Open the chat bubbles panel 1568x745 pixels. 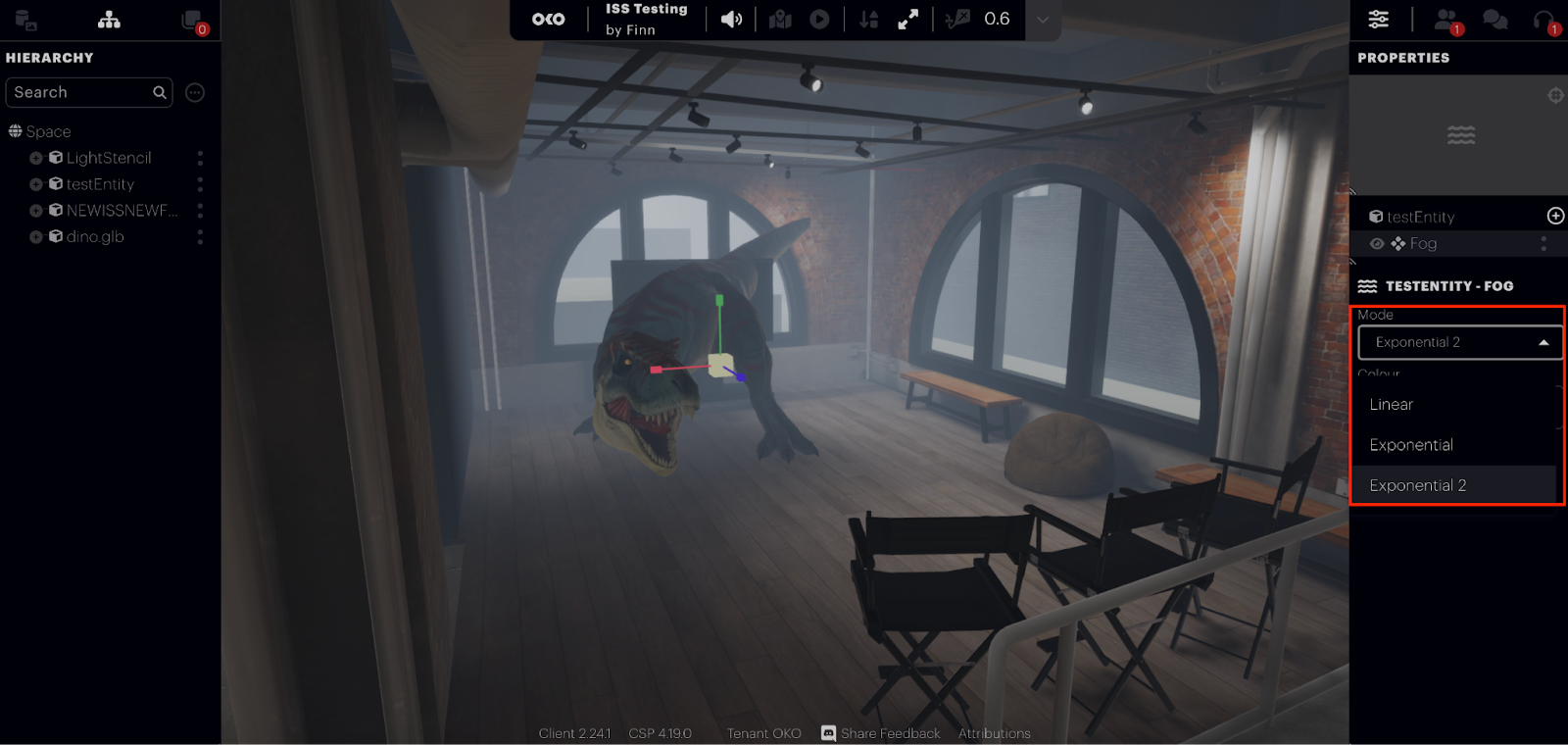click(1494, 20)
